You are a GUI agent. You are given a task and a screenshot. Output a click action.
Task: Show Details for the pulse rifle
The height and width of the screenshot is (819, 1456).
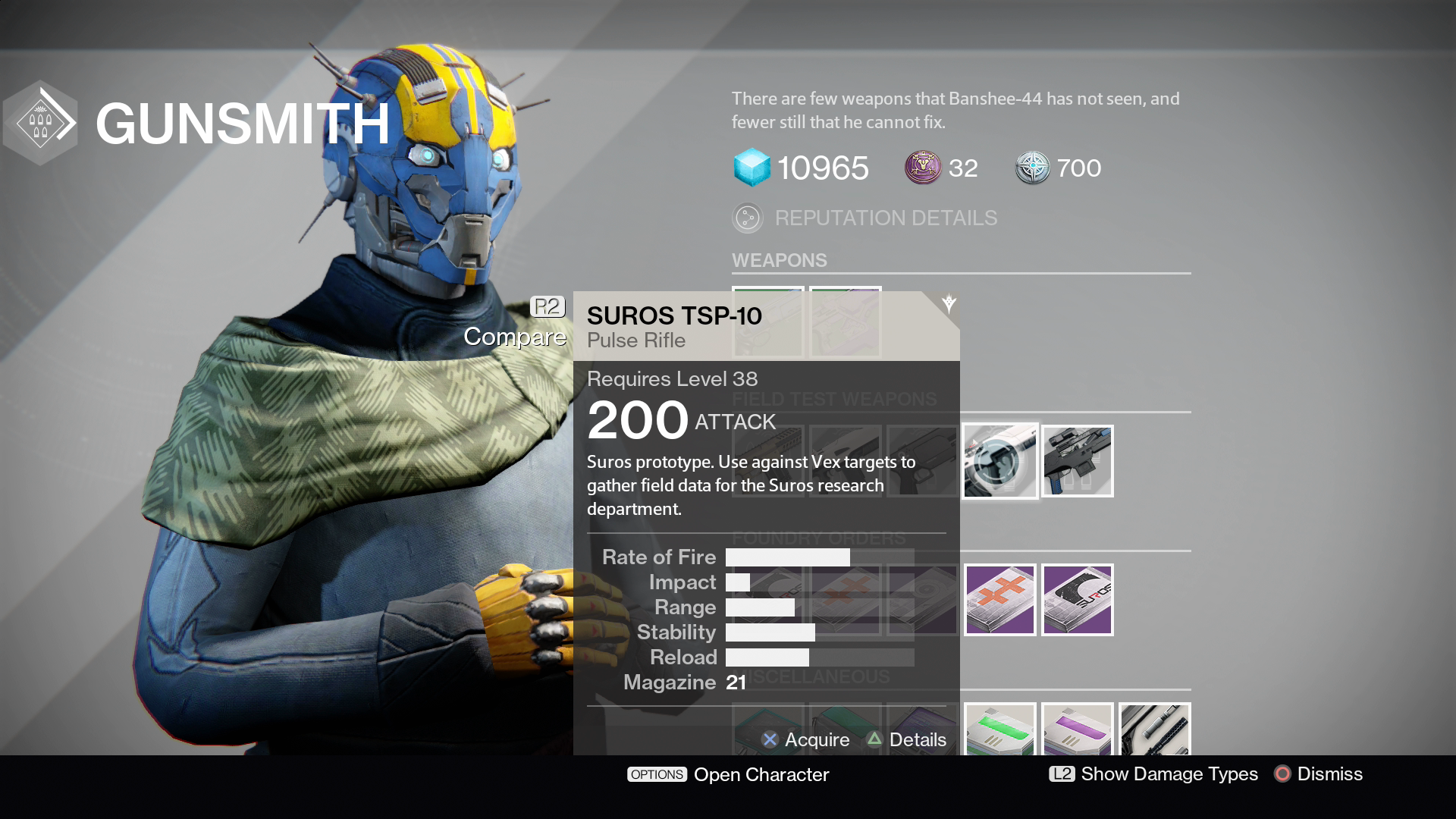(907, 739)
